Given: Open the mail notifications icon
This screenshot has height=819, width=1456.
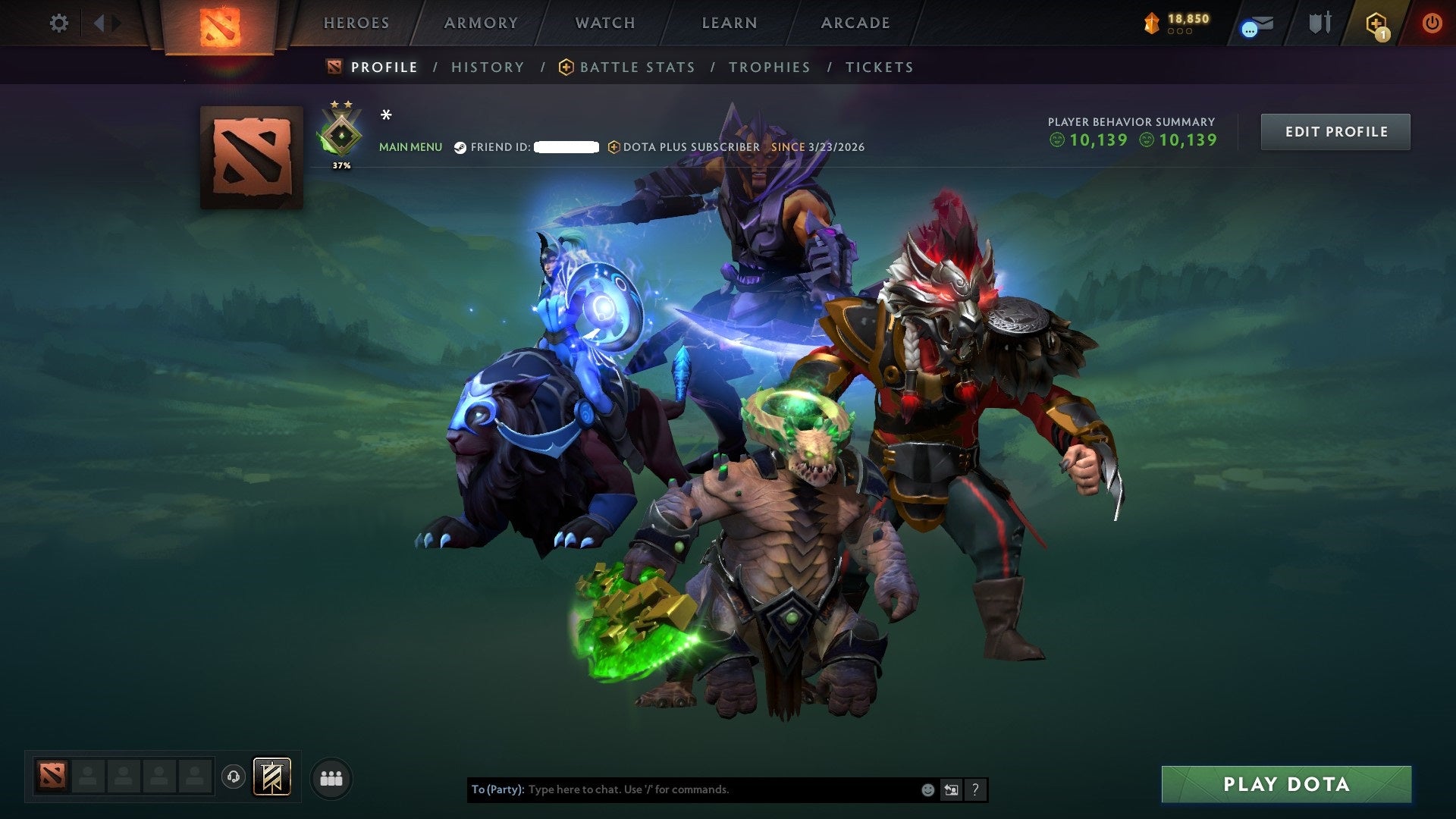Looking at the screenshot, I should (x=1263, y=21).
